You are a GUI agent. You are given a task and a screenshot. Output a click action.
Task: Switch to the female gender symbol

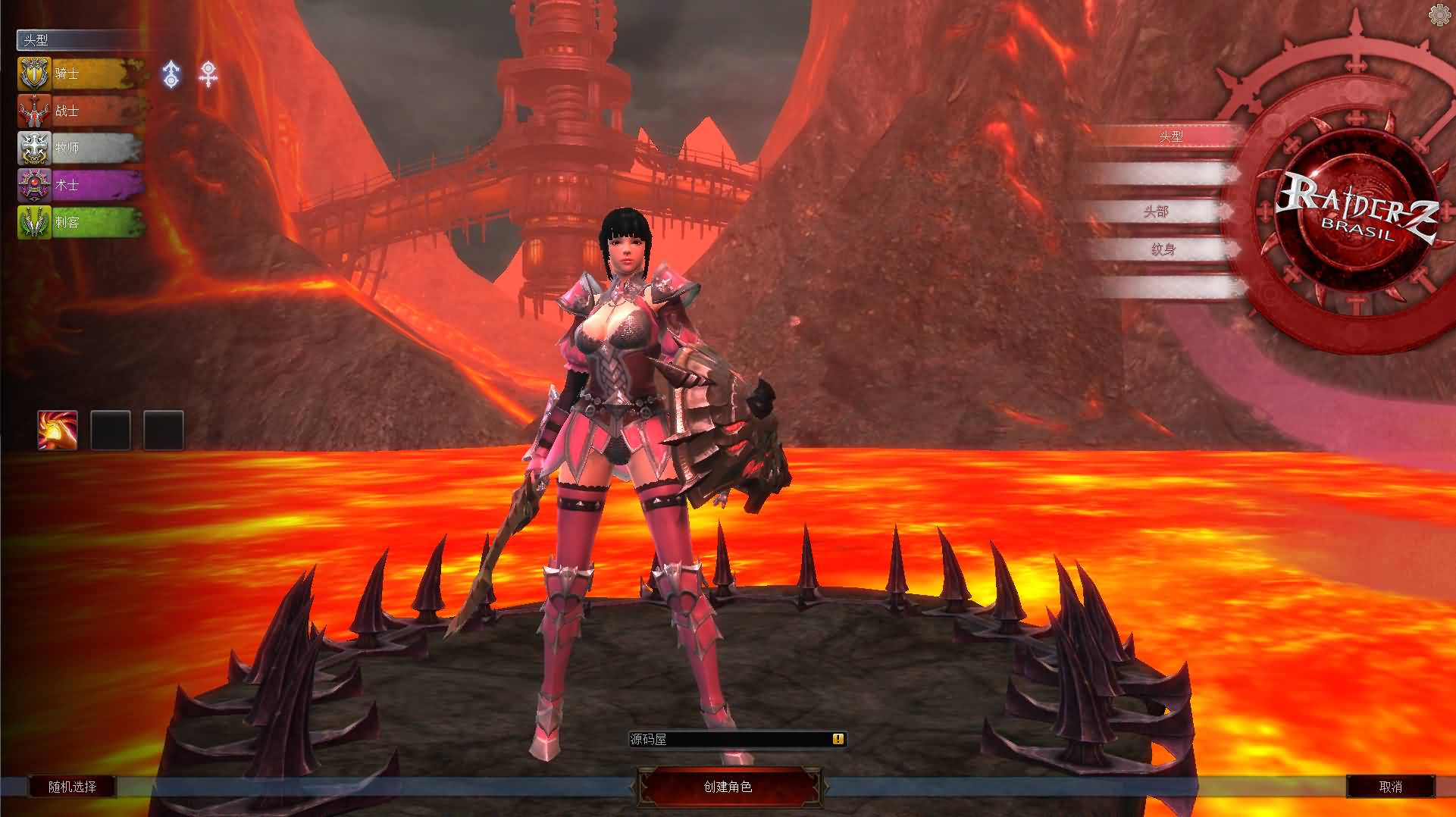208,74
